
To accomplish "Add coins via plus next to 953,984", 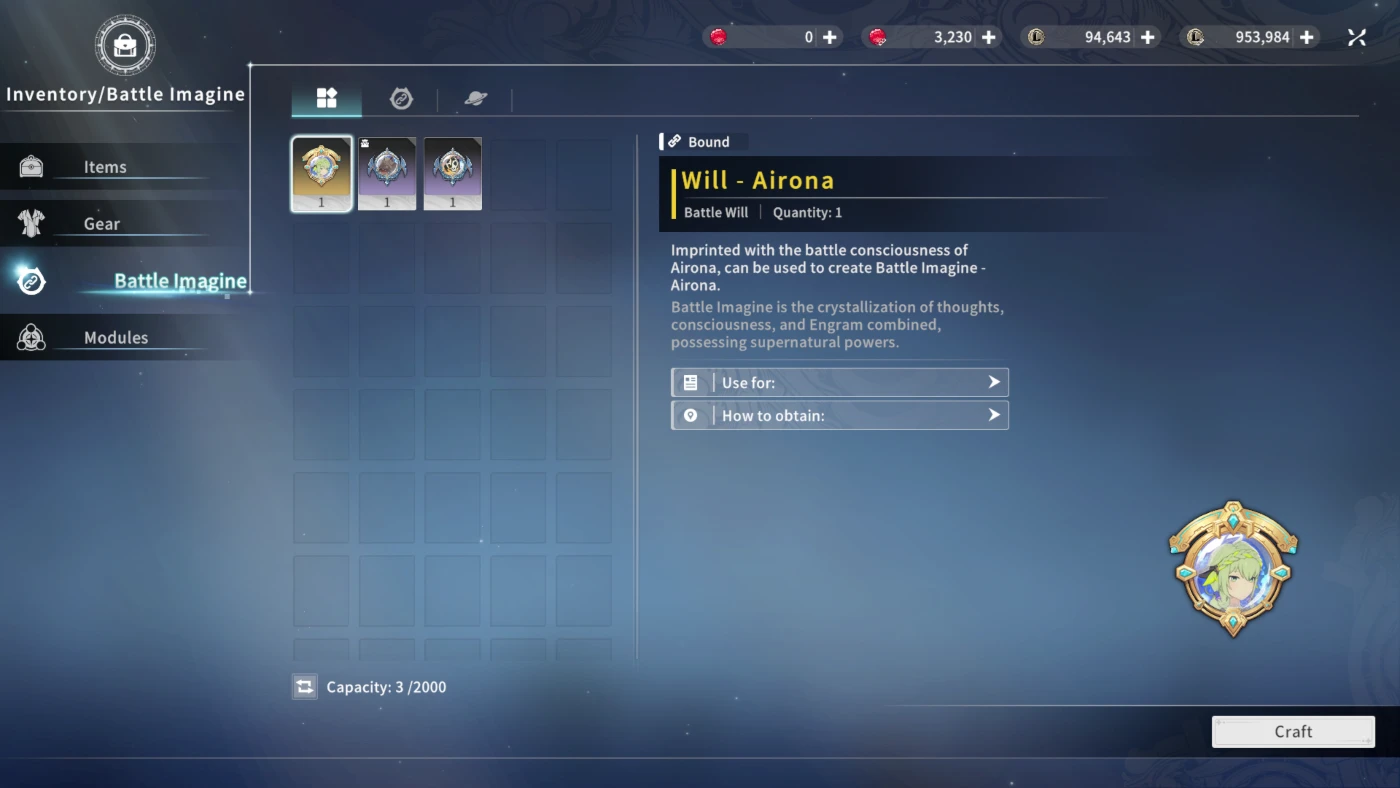I will click(x=1307, y=37).
